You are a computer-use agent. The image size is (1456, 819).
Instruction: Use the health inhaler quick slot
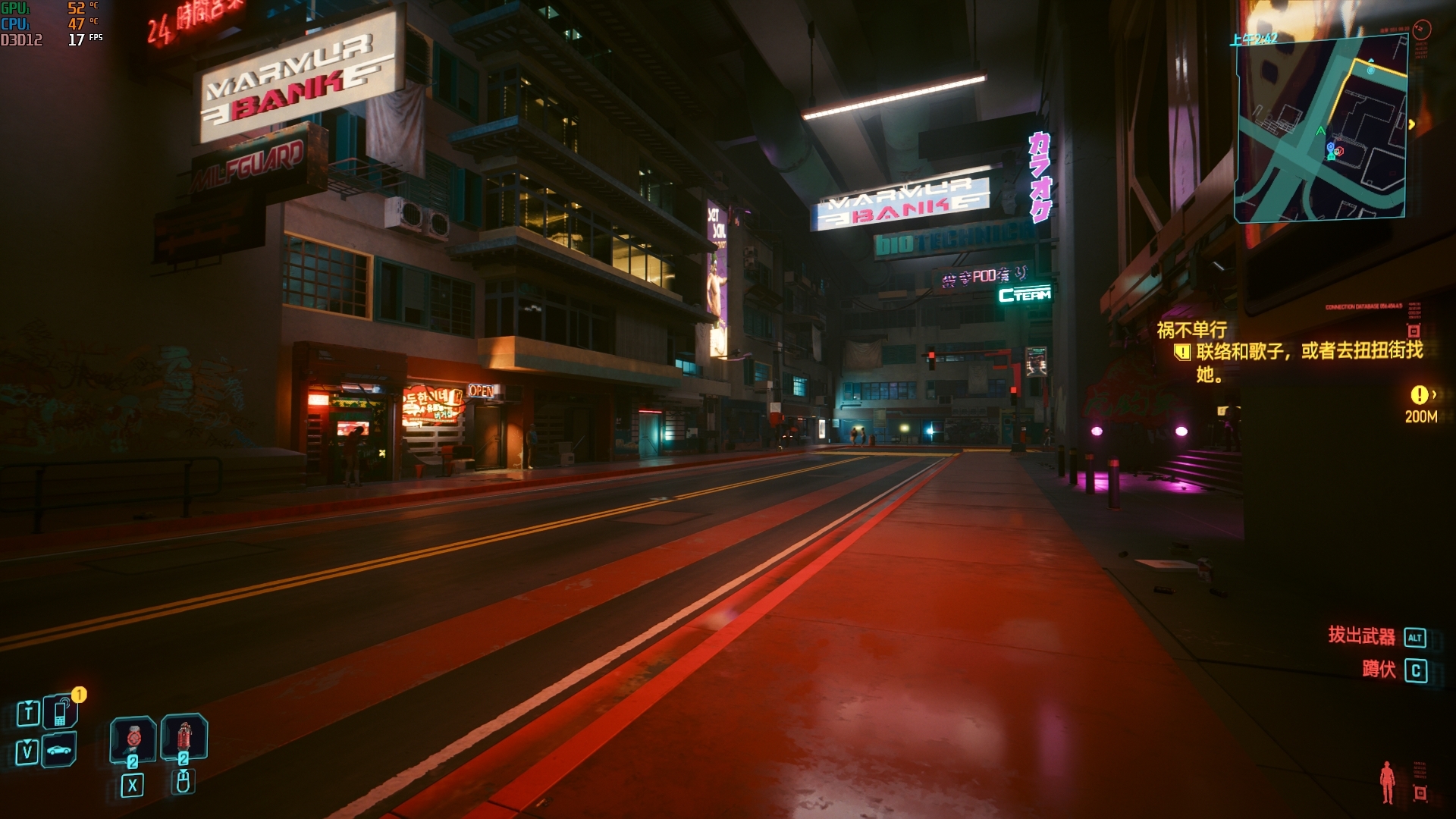click(133, 738)
